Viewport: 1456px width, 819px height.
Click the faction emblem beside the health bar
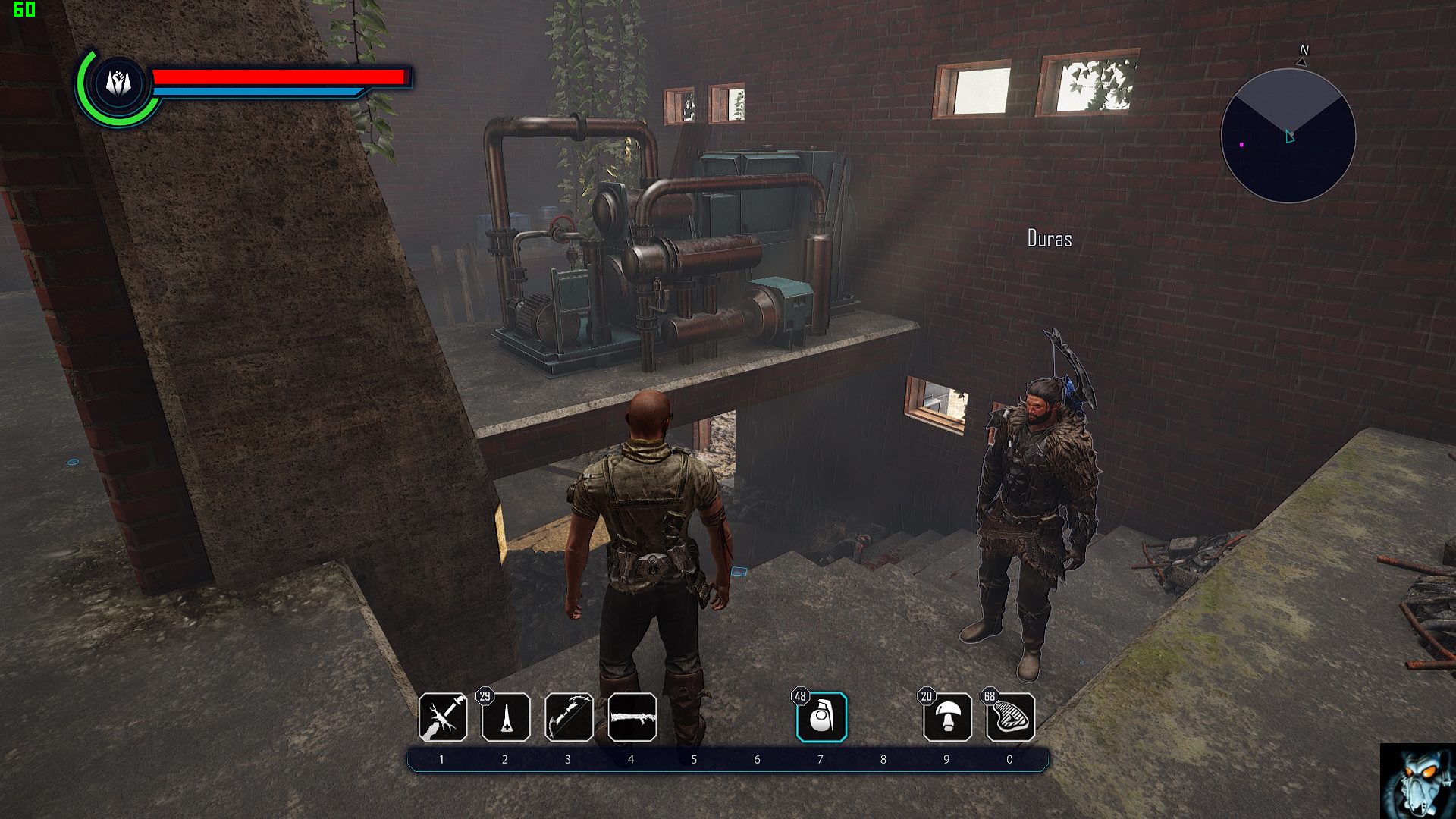[118, 83]
